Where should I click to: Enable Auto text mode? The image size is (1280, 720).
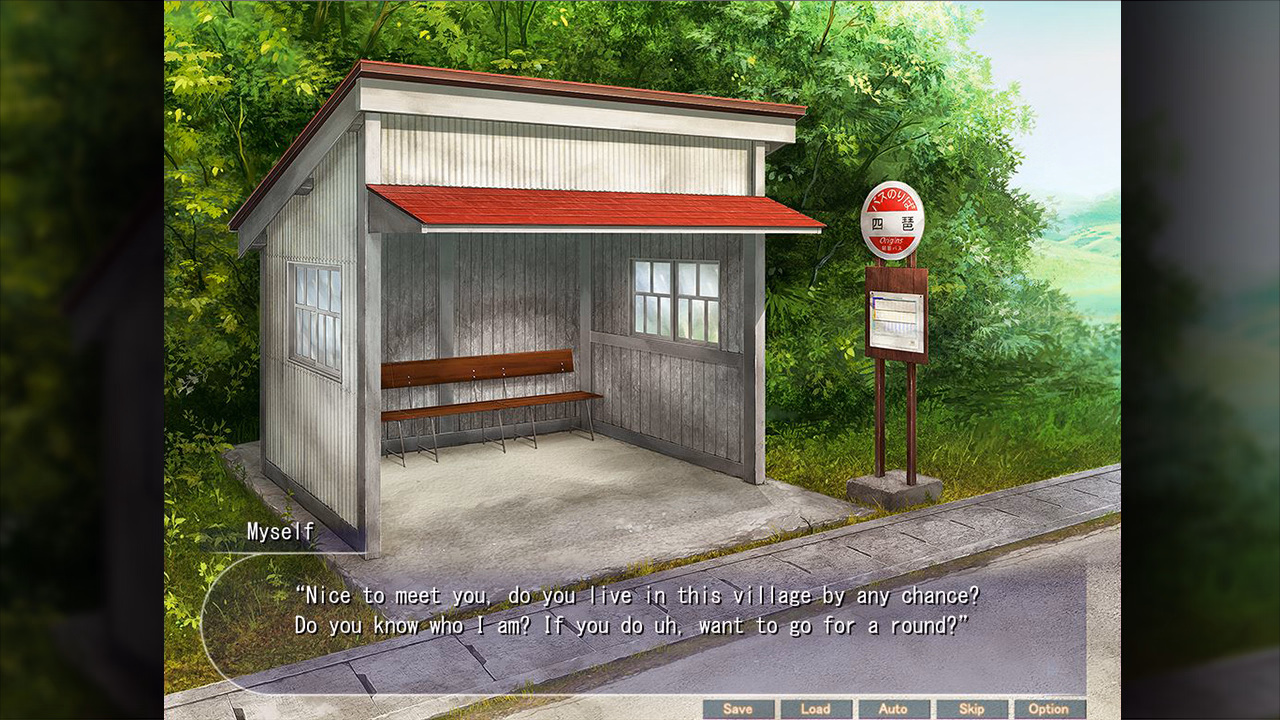point(895,709)
